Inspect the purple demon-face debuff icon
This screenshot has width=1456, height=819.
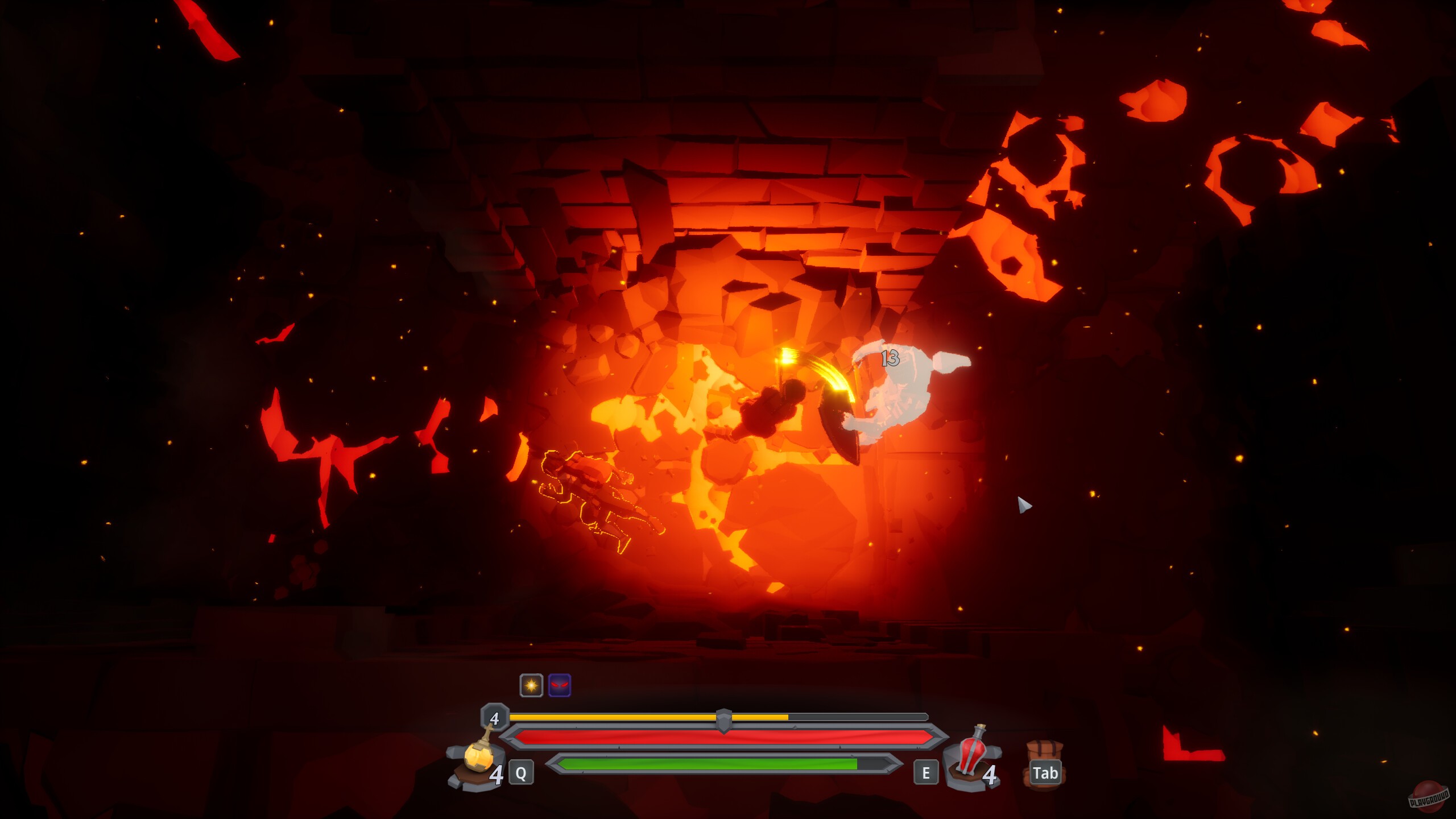point(560,685)
